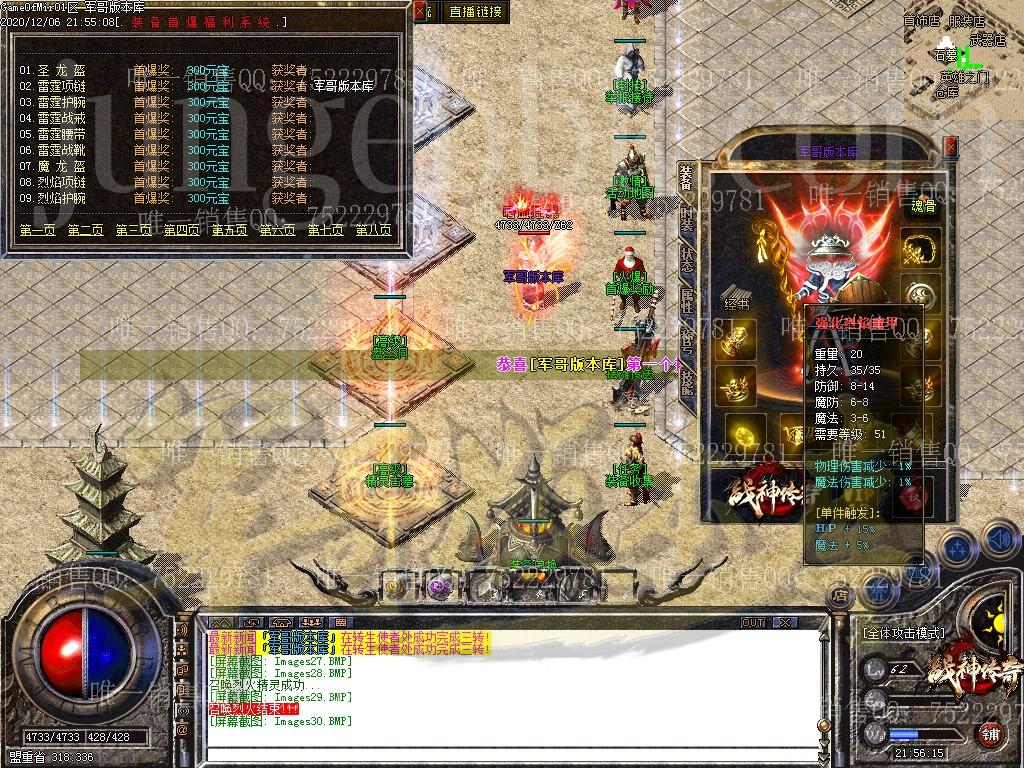Select the 属性 attributes tab

click(687, 300)
